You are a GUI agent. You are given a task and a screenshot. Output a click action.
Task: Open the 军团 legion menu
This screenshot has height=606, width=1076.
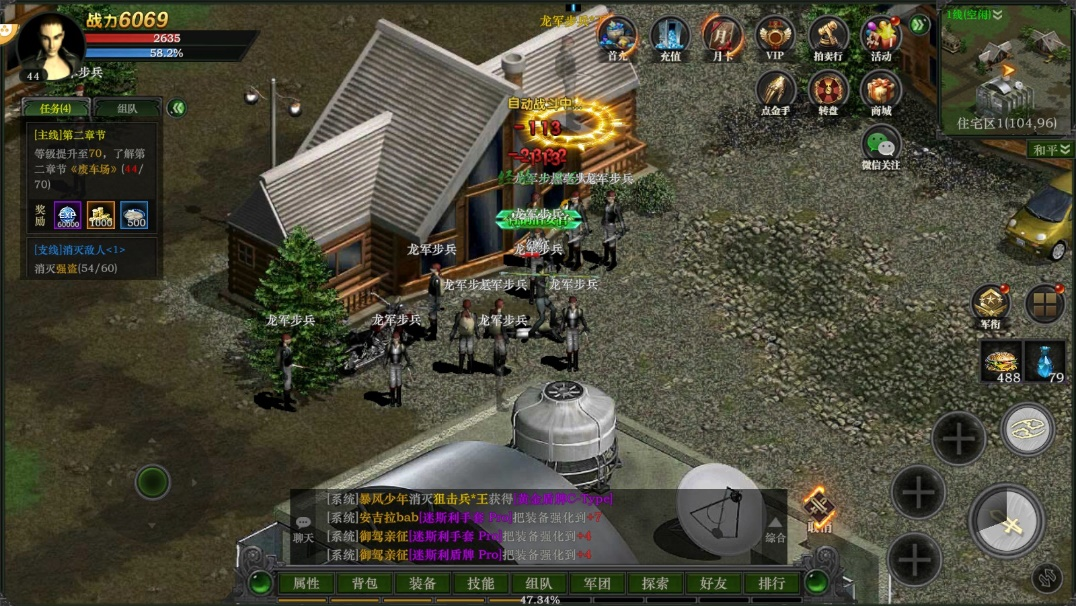tap(598, 583)
